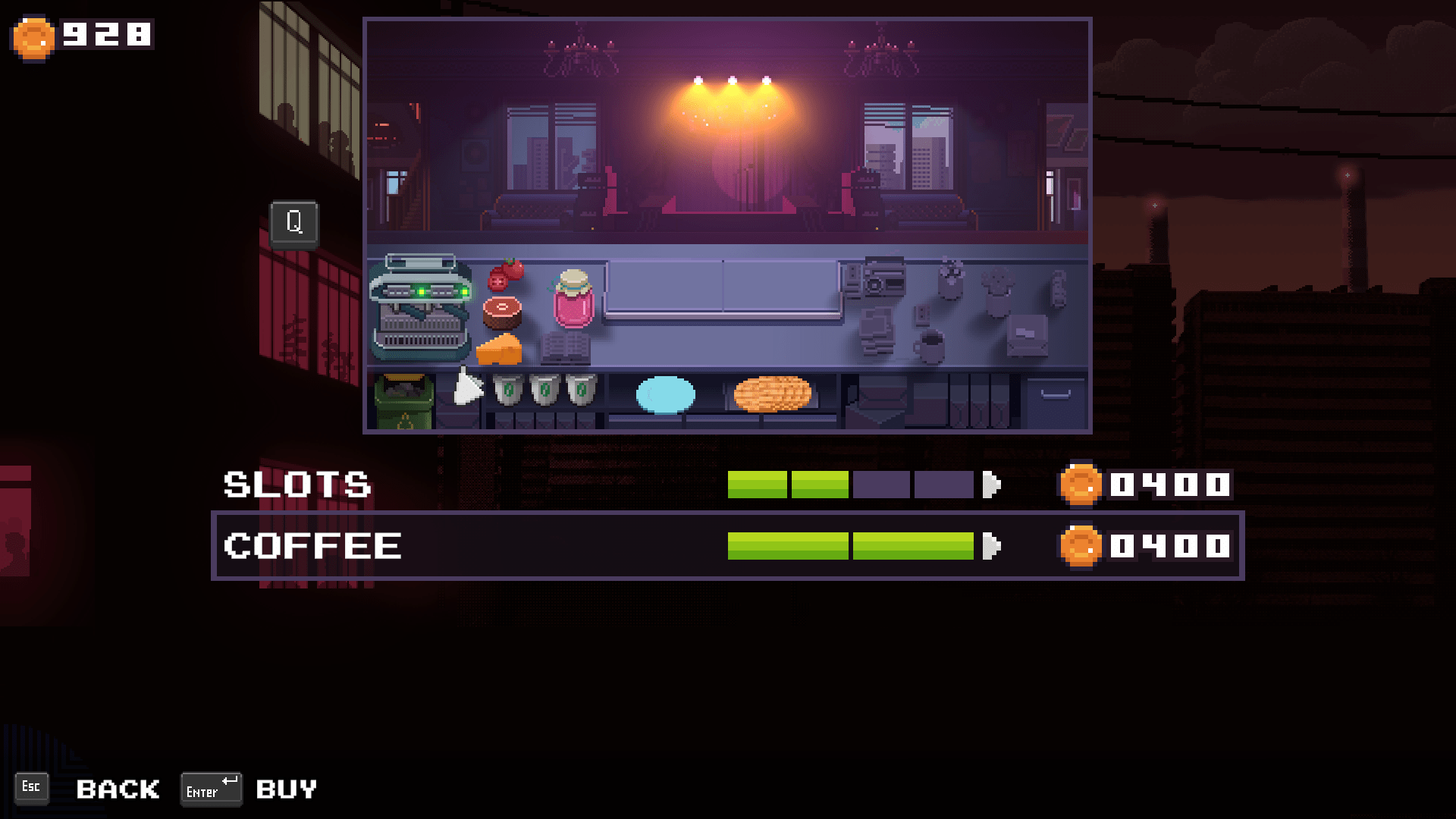Viewport: 1456px width, 819px height.
Task: Click the COFFEE upgrade progress bar
Action: point(849,544)
